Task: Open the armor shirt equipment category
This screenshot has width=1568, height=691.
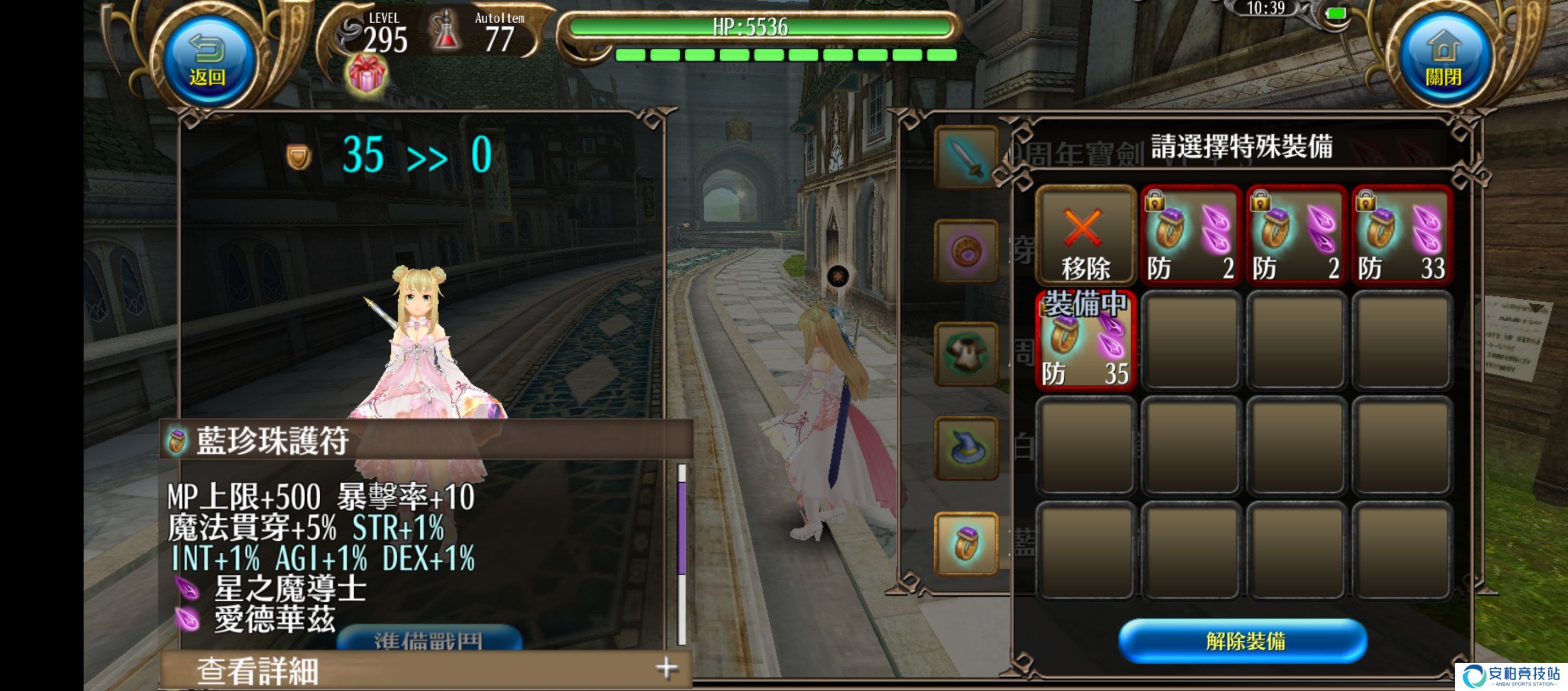Action: click(x=966, y=353)
